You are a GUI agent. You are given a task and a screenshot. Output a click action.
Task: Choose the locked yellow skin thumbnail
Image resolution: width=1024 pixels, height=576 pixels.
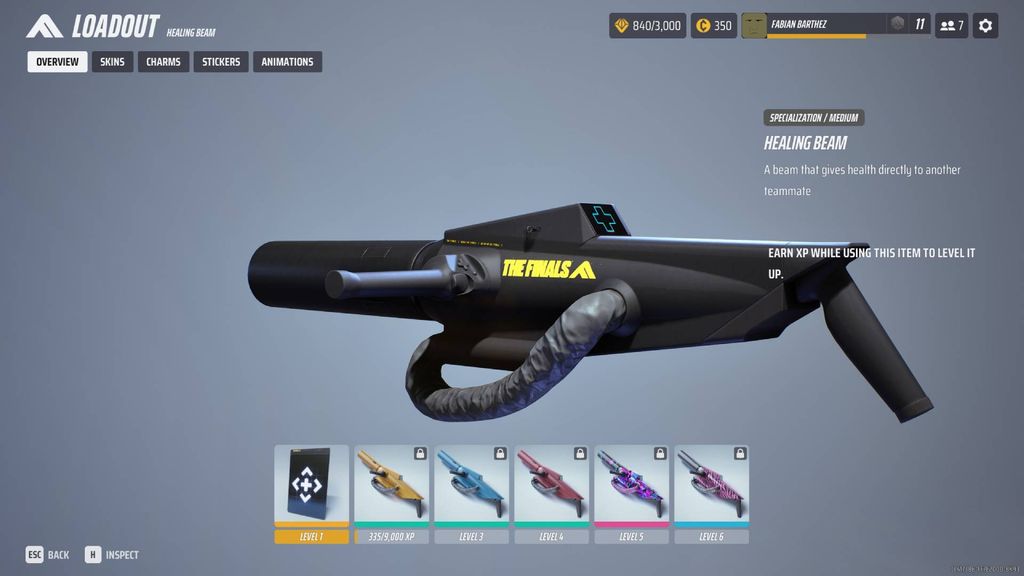(x=391, y=487)
